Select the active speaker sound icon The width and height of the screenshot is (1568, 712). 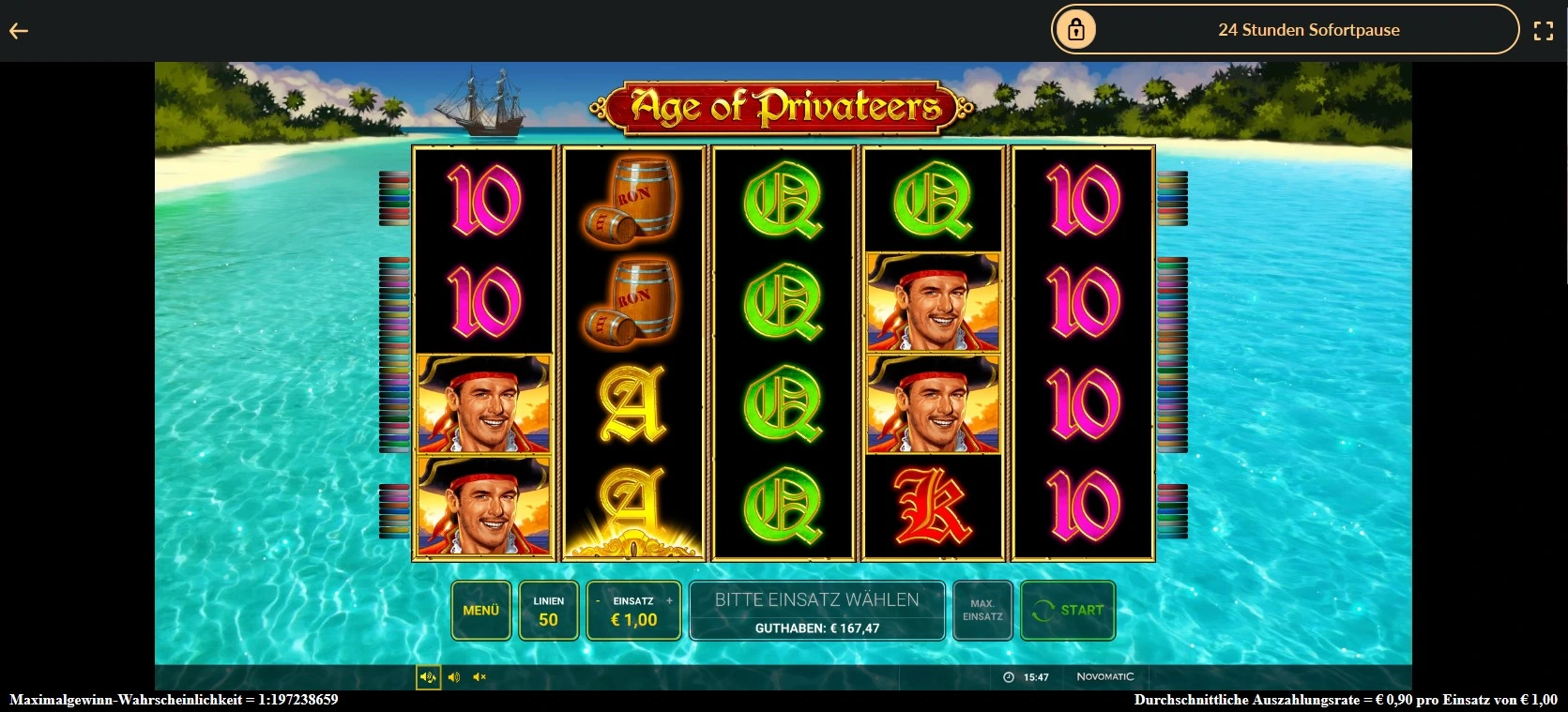pyautogui.click(x=428, y=676)
